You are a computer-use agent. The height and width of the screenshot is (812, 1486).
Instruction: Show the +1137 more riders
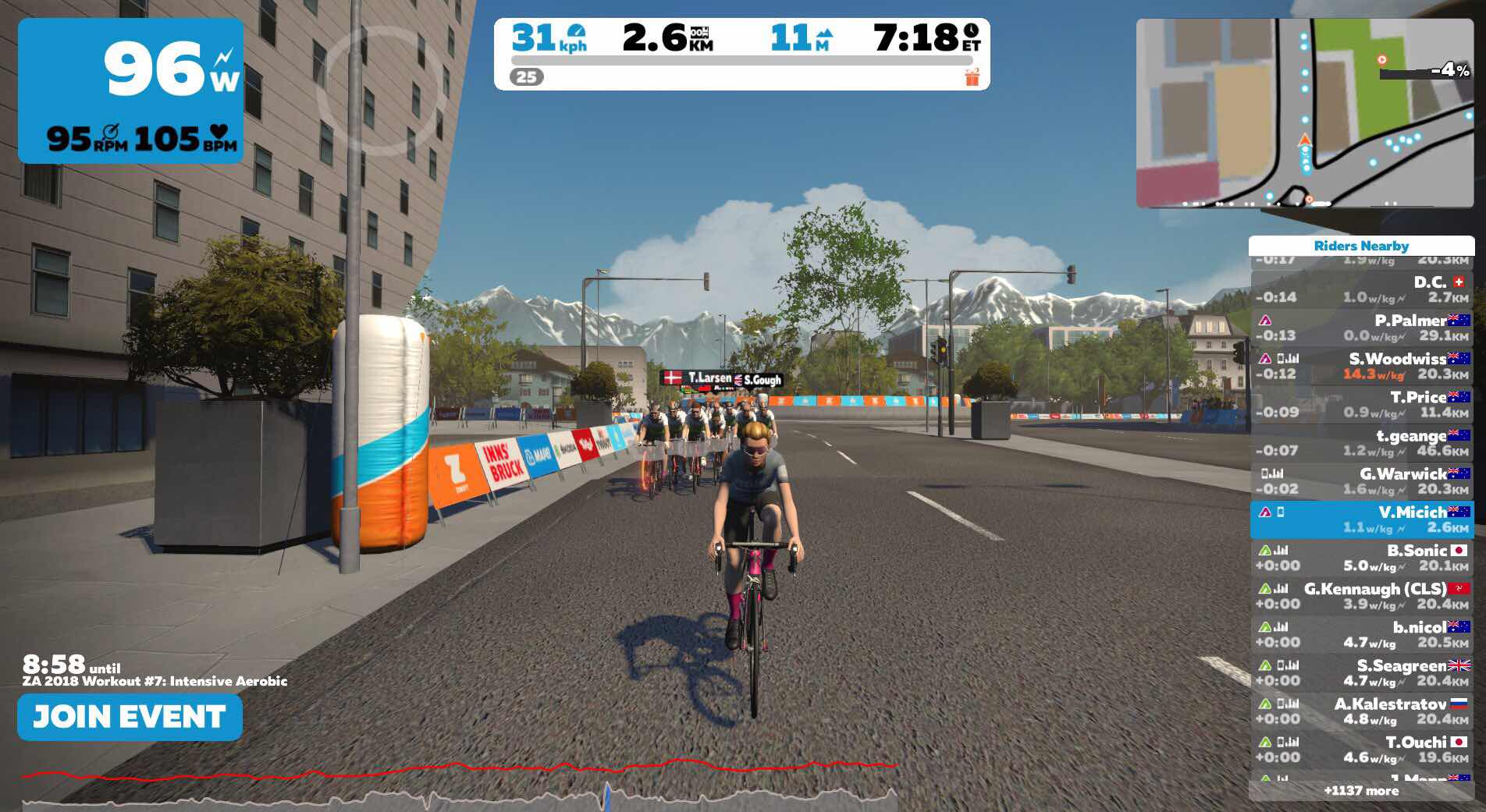(x=1361, y=791)
